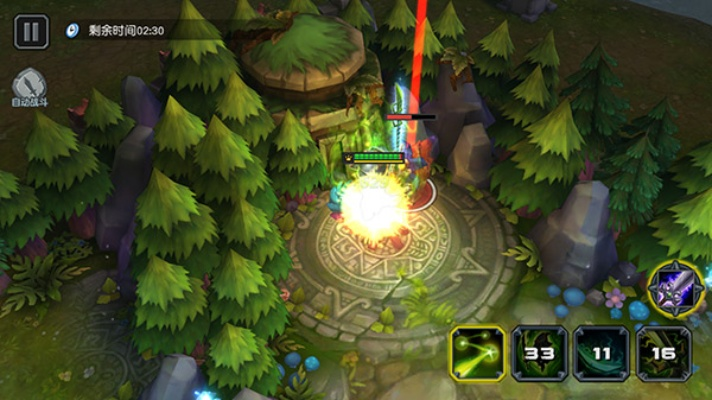Screen dimensions: 712x400
Task: Activate the green energy bolt skill
Action: [477, 353]
